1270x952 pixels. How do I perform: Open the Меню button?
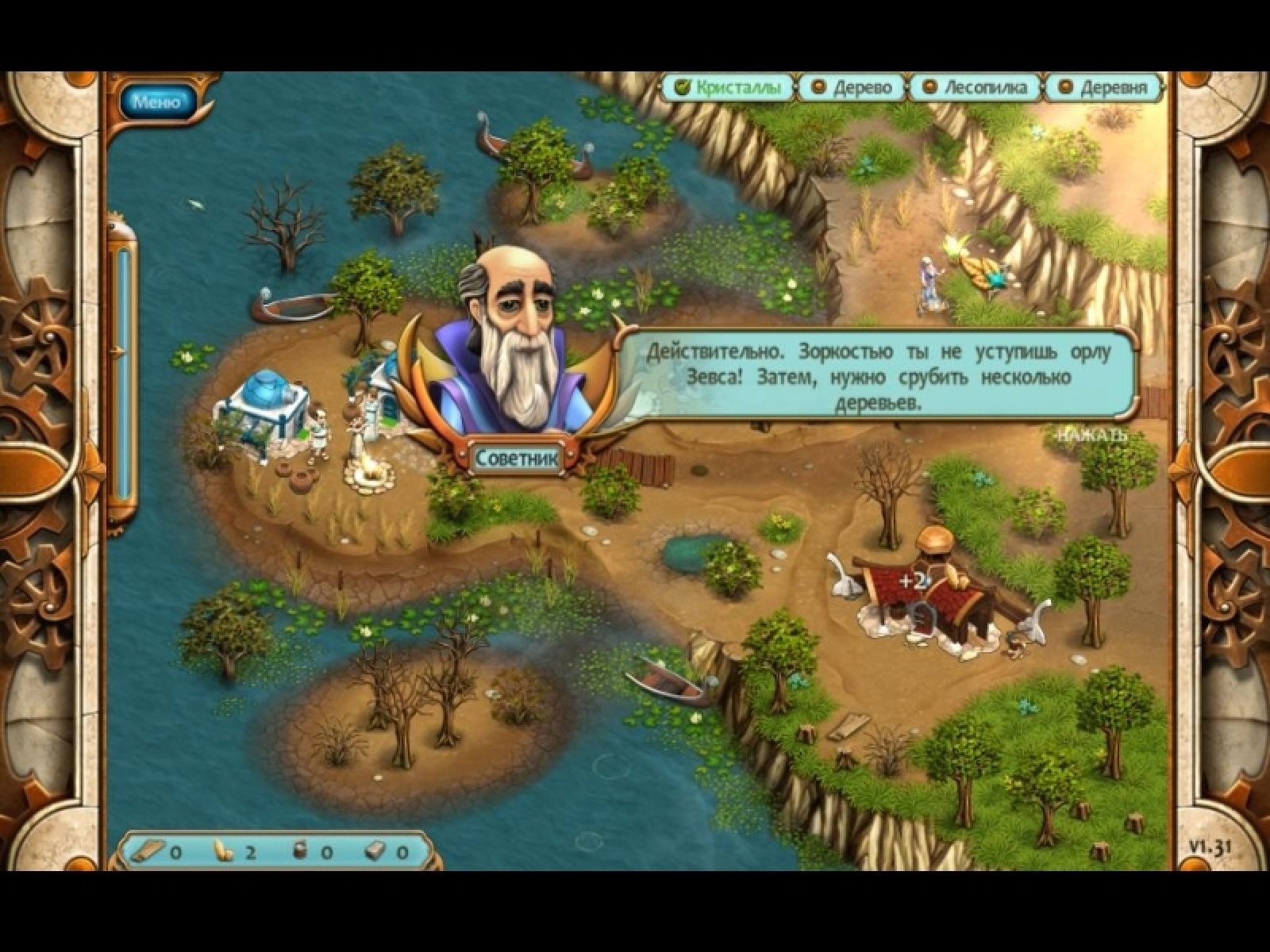click(x=157, y=102)
